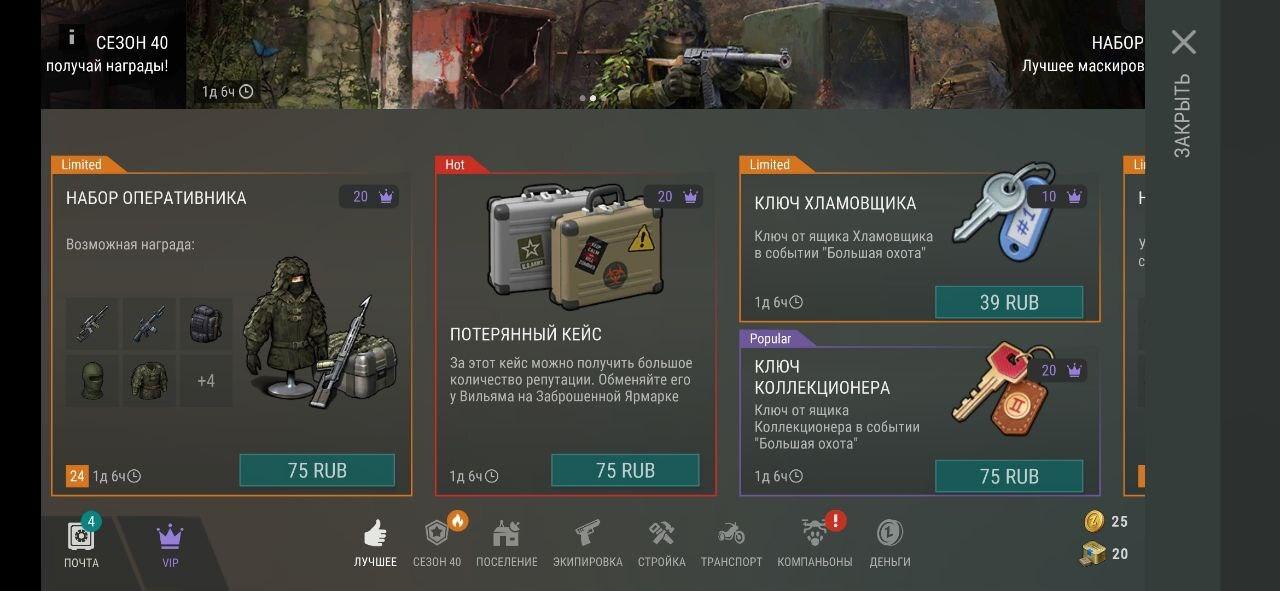Purchase Потерянный Кейс for 75 RUB
Image resolution: width=1280 pixels, height=591 pixels.
pyautogui.click(x=625, y=470)
